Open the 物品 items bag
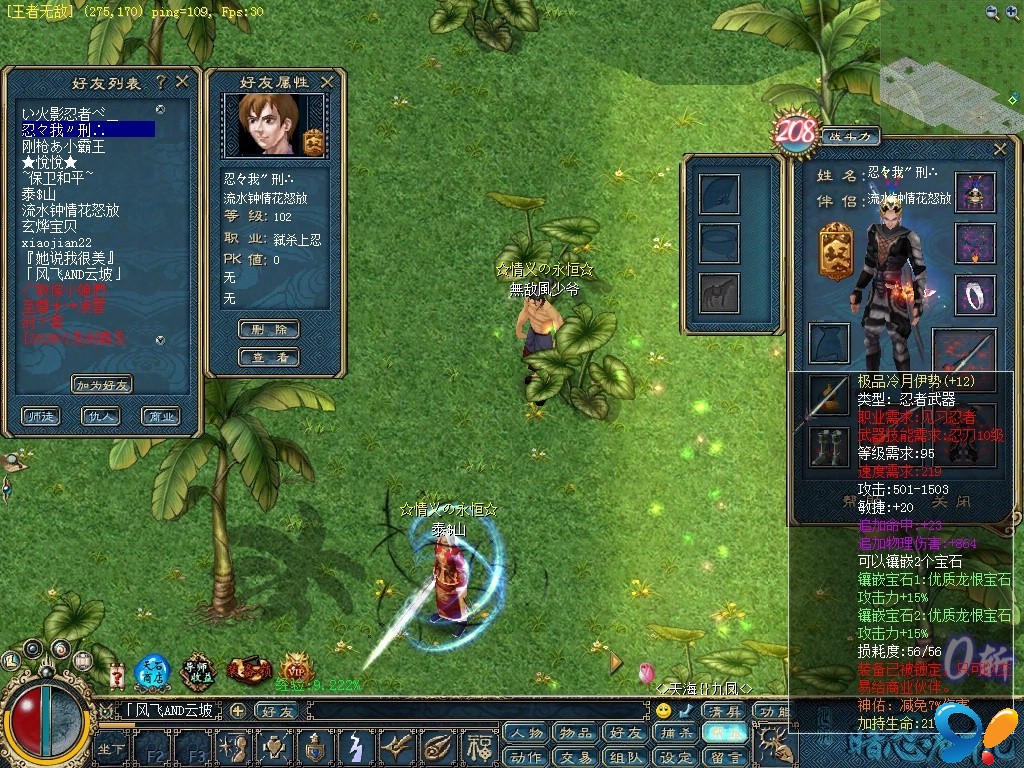The height and width of the screenshot is (768, 1024). 576,733
